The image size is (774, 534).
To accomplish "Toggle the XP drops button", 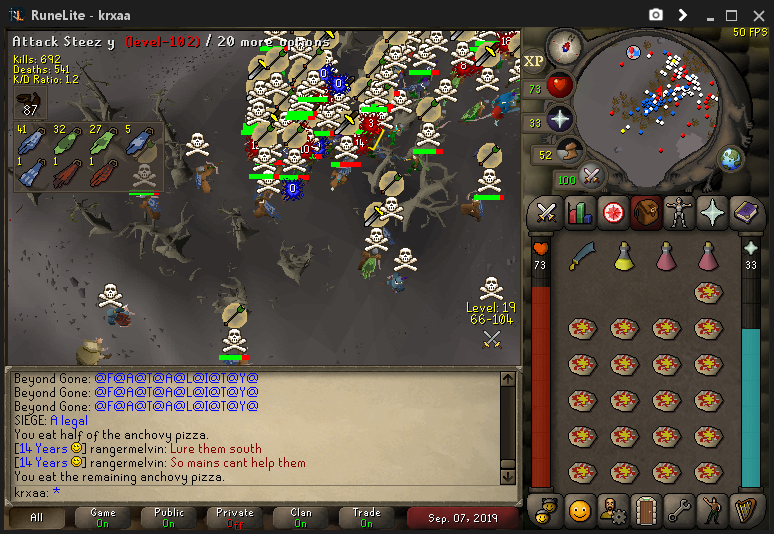I will (x=535, y=61).
